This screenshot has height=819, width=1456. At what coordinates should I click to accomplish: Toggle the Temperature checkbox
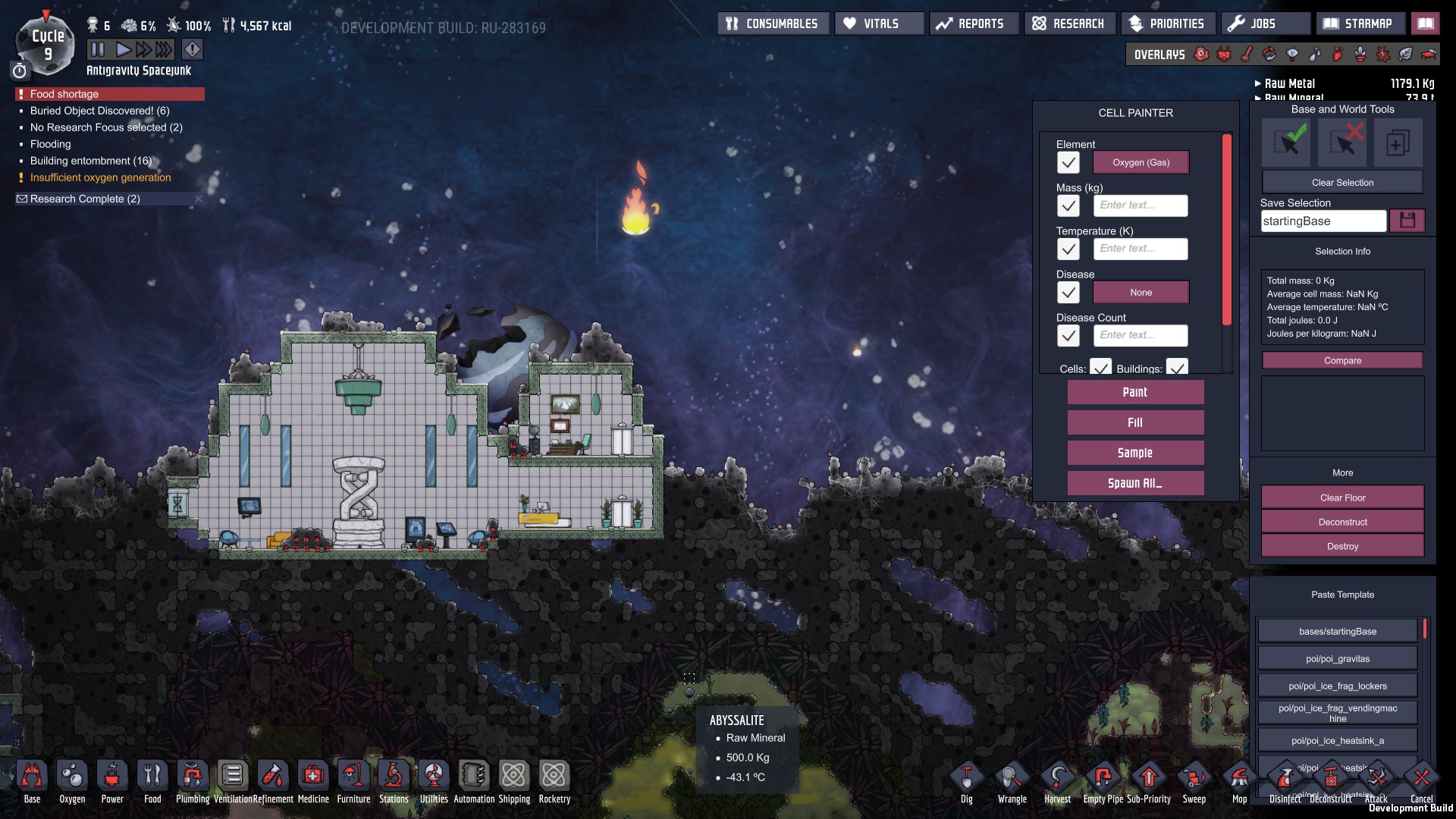click(1068, 249)
